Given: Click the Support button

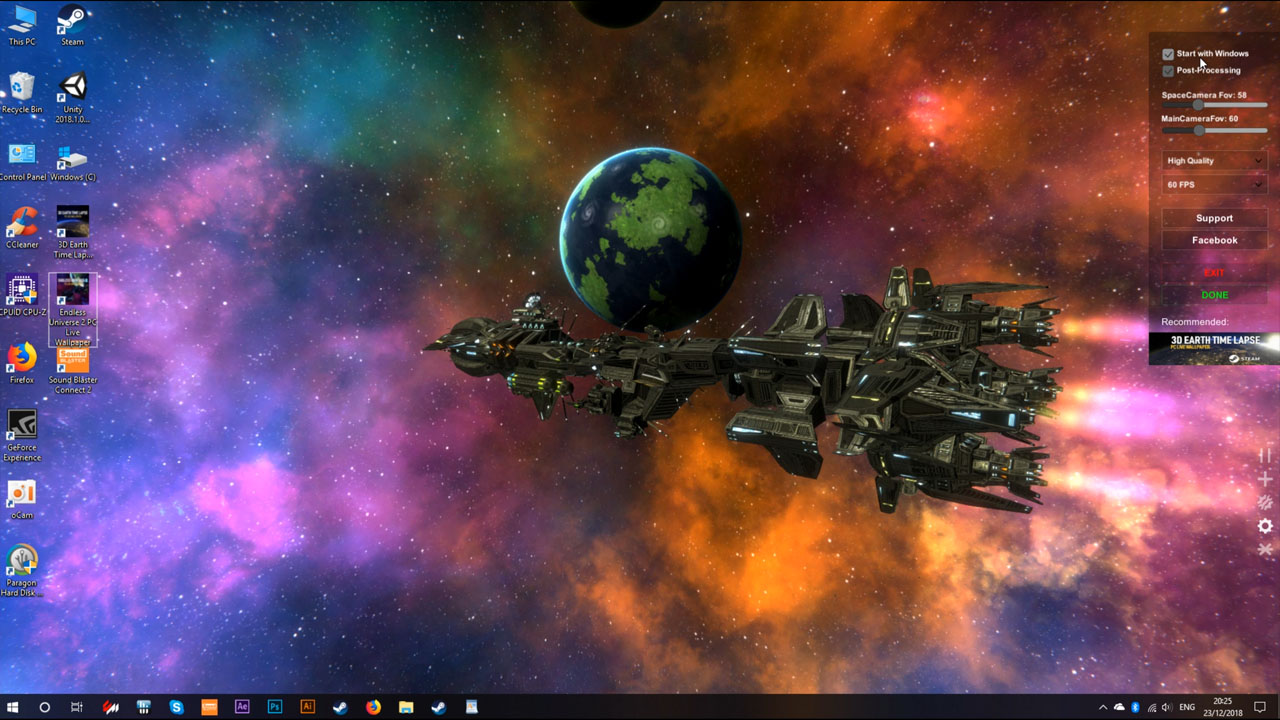Looking at the screenshot, I should coord(1213,218).
